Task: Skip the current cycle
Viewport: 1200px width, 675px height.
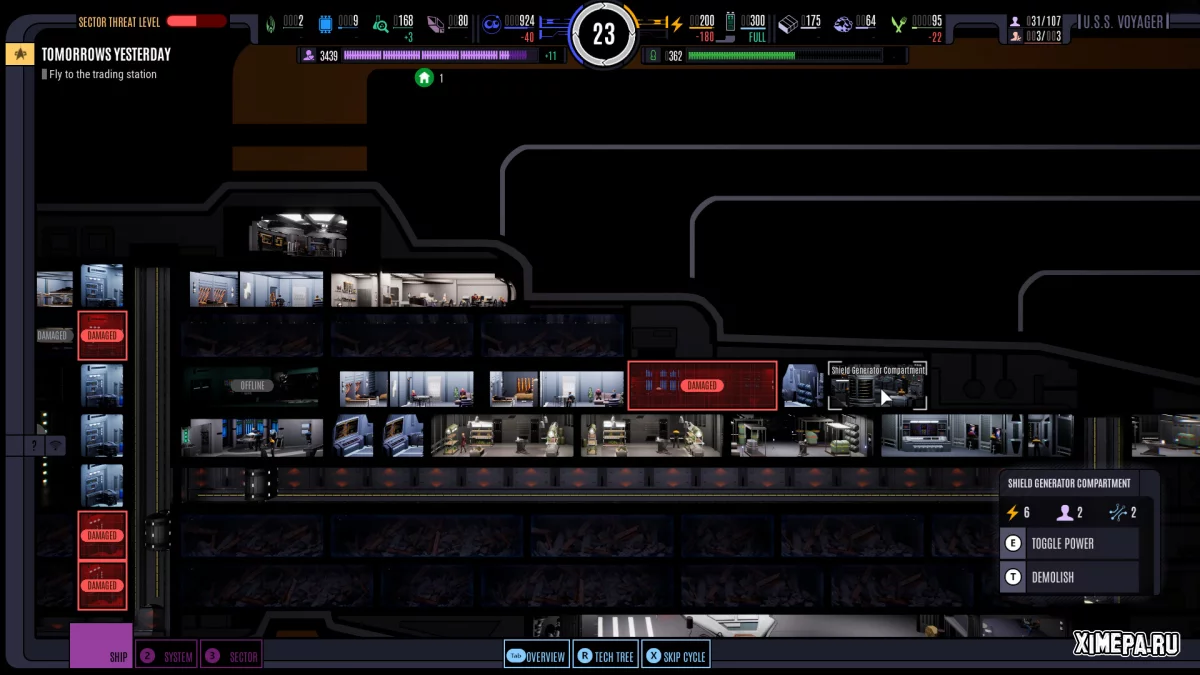Action: pos(676,656)
